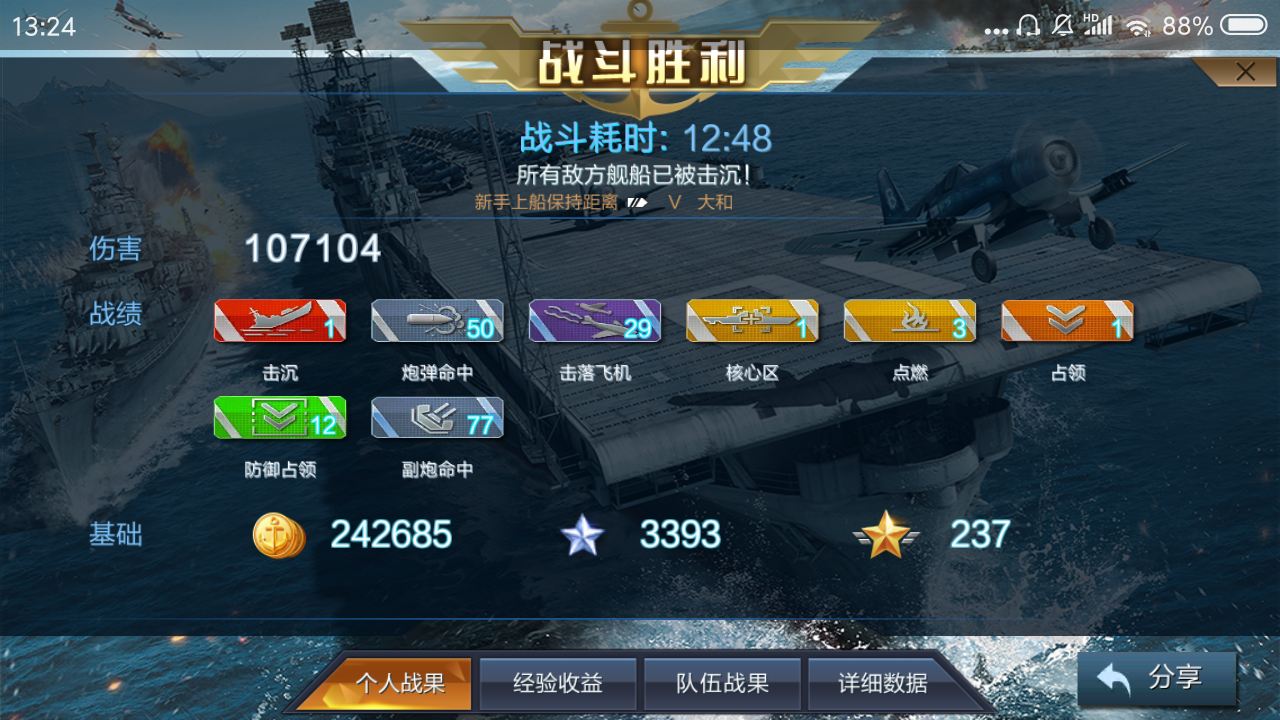Click the 炮弹命中 shell hits badge icon

[x=437, y=322]
